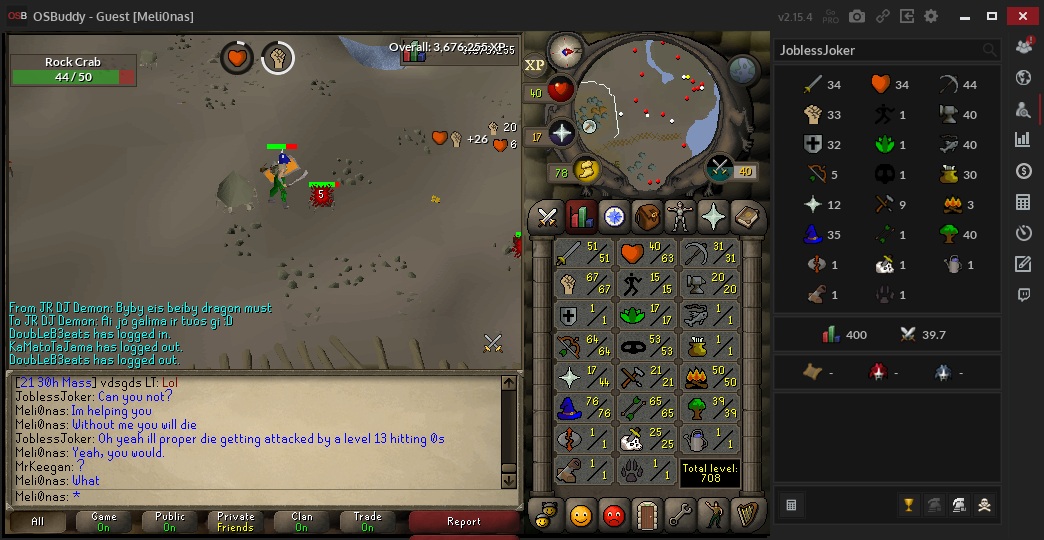Click the Woodcutting skill tile
The width and height of the screenshot is (1044, 540).
pyautogui.click(x=709, y=409)
